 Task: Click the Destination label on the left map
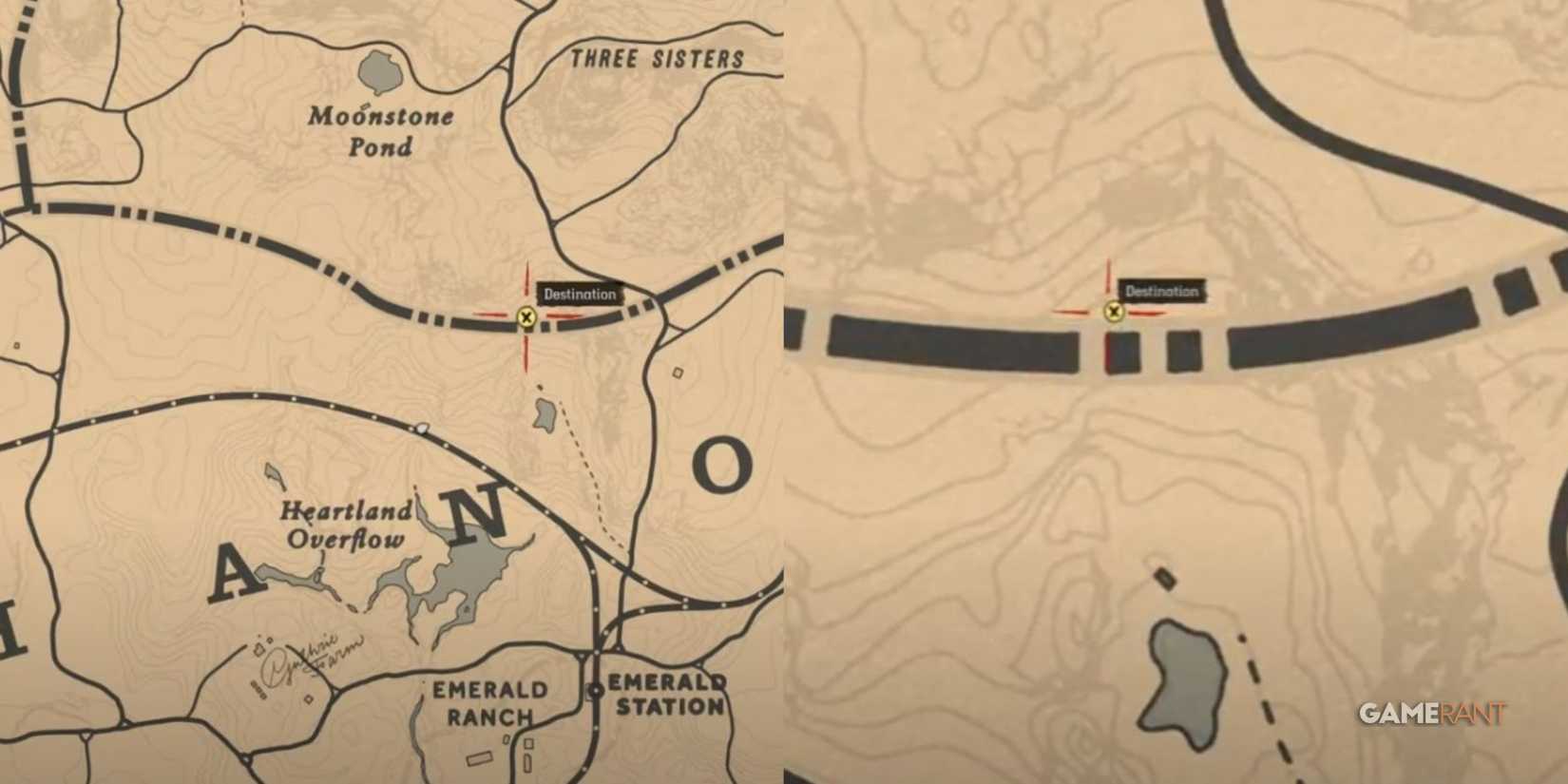pyautogui.click(x=578, y=294)
